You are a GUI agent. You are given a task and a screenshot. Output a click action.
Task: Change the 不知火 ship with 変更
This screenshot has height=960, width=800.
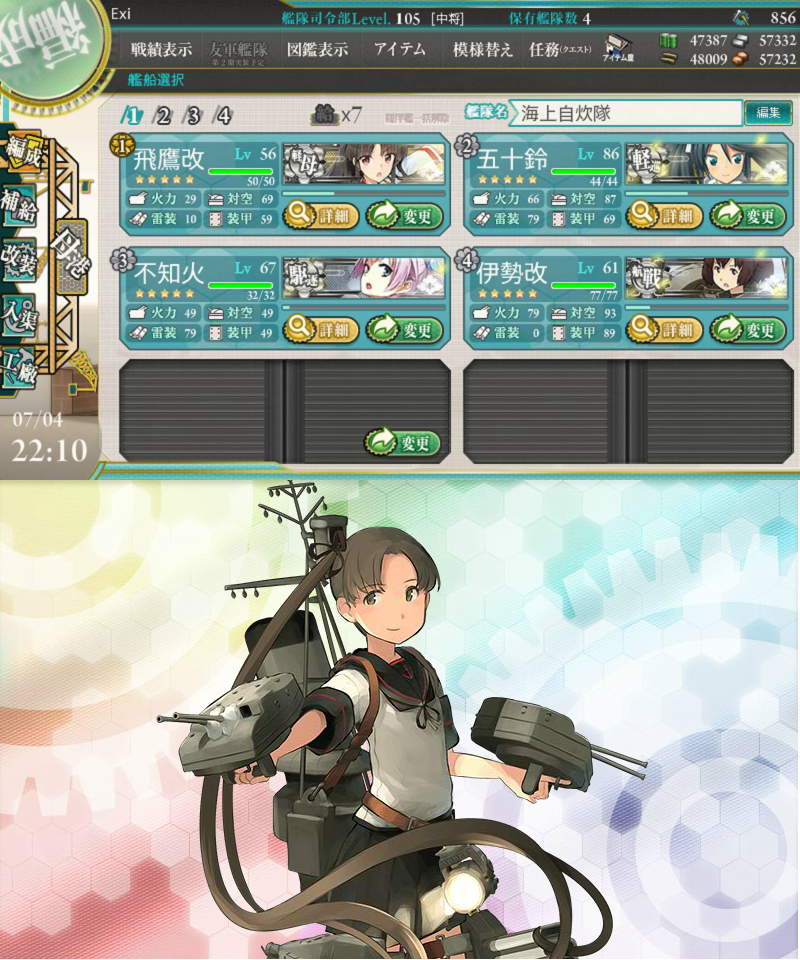pos(404,329)
